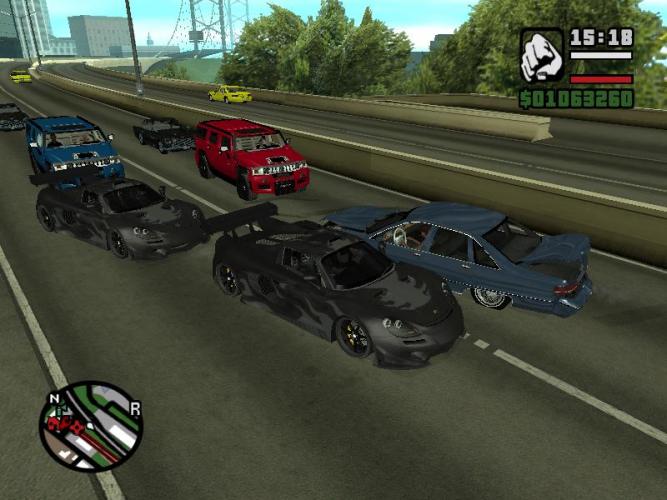Click the fist weapon icon
This screenshot has height=500, width=667.
pyautogui.click(x=541, y=55)
